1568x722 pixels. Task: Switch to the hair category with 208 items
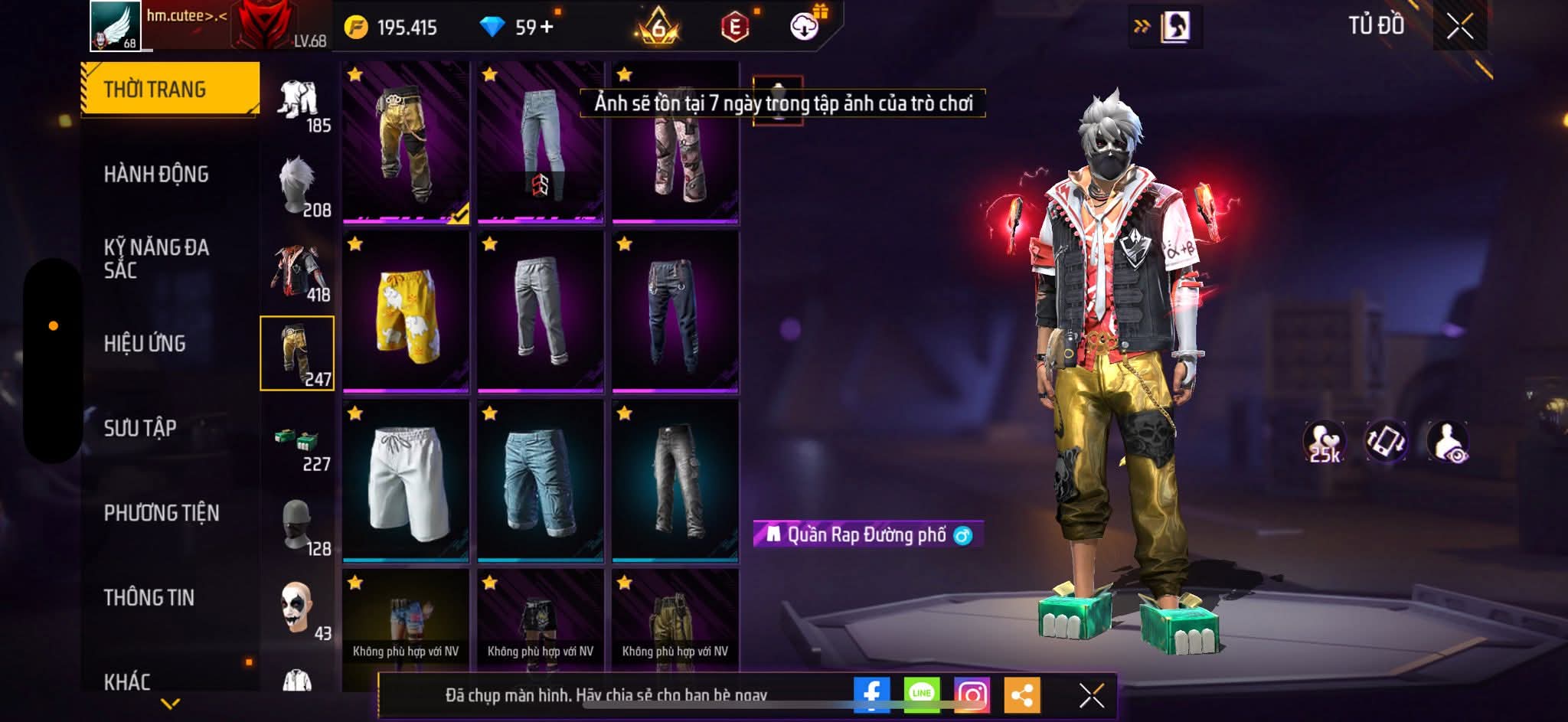(299, 188)
